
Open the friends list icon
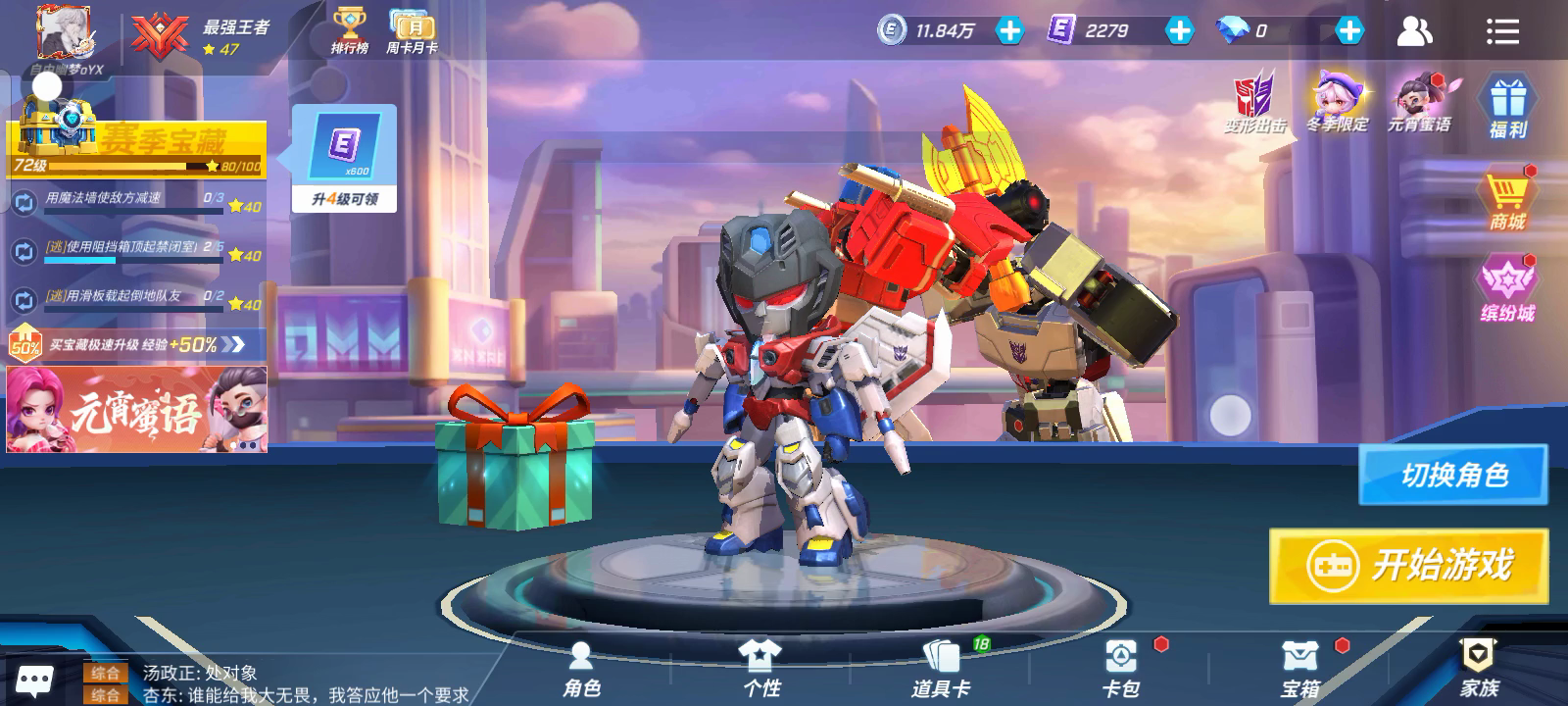point(1414,31)
